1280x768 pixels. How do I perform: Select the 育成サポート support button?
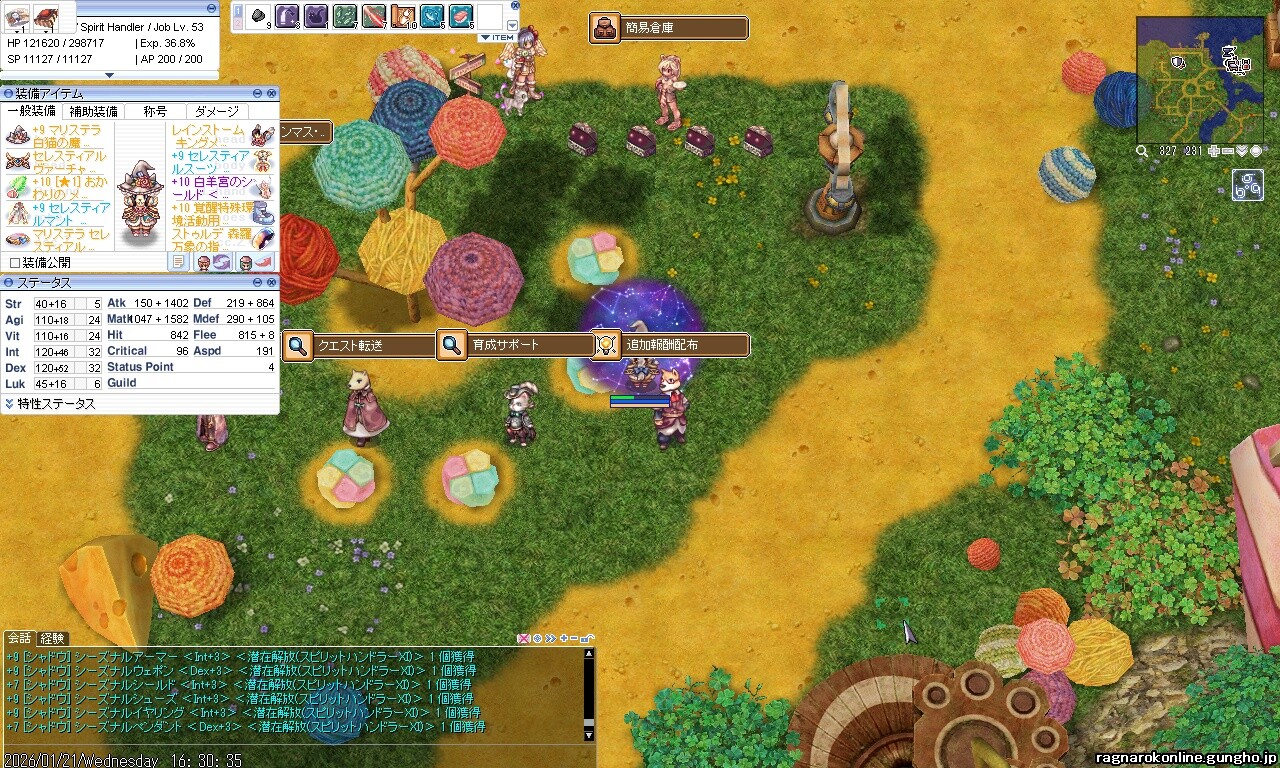(x=515, y=345)
